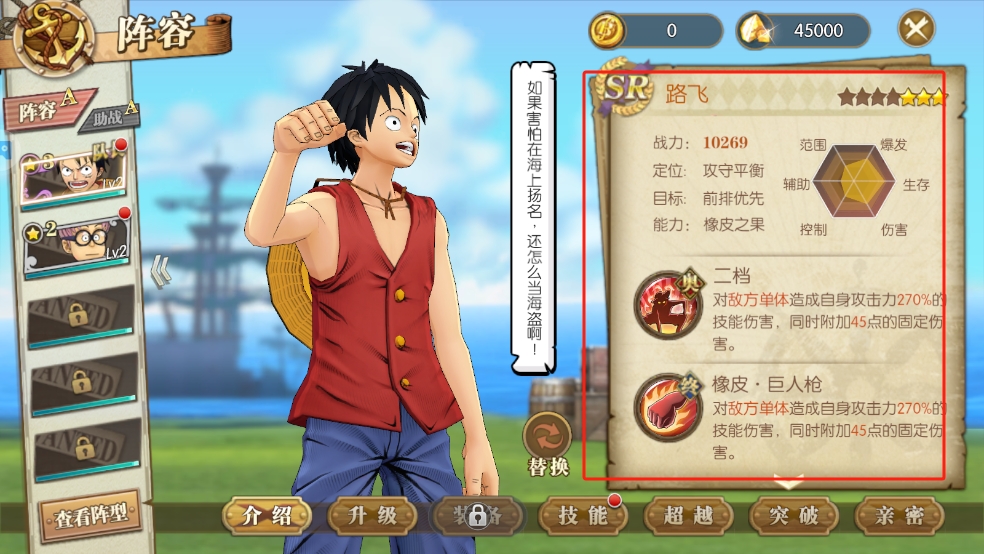Switch to the 突破 breakthrough tab
This screenshot has height=554, width=984.
(x=794, y=516)
